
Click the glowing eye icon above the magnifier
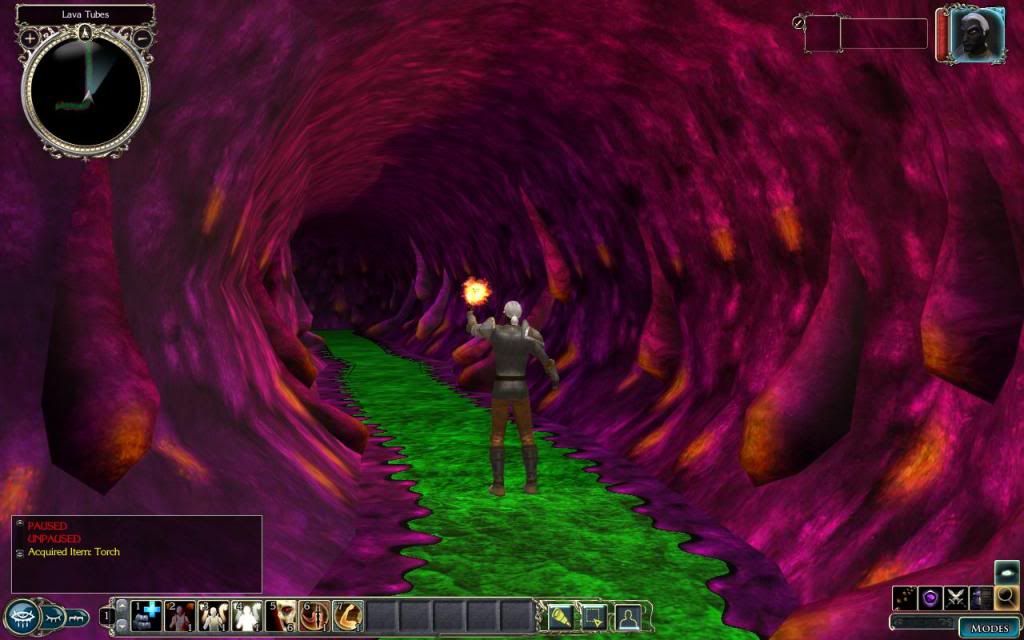1008,573
